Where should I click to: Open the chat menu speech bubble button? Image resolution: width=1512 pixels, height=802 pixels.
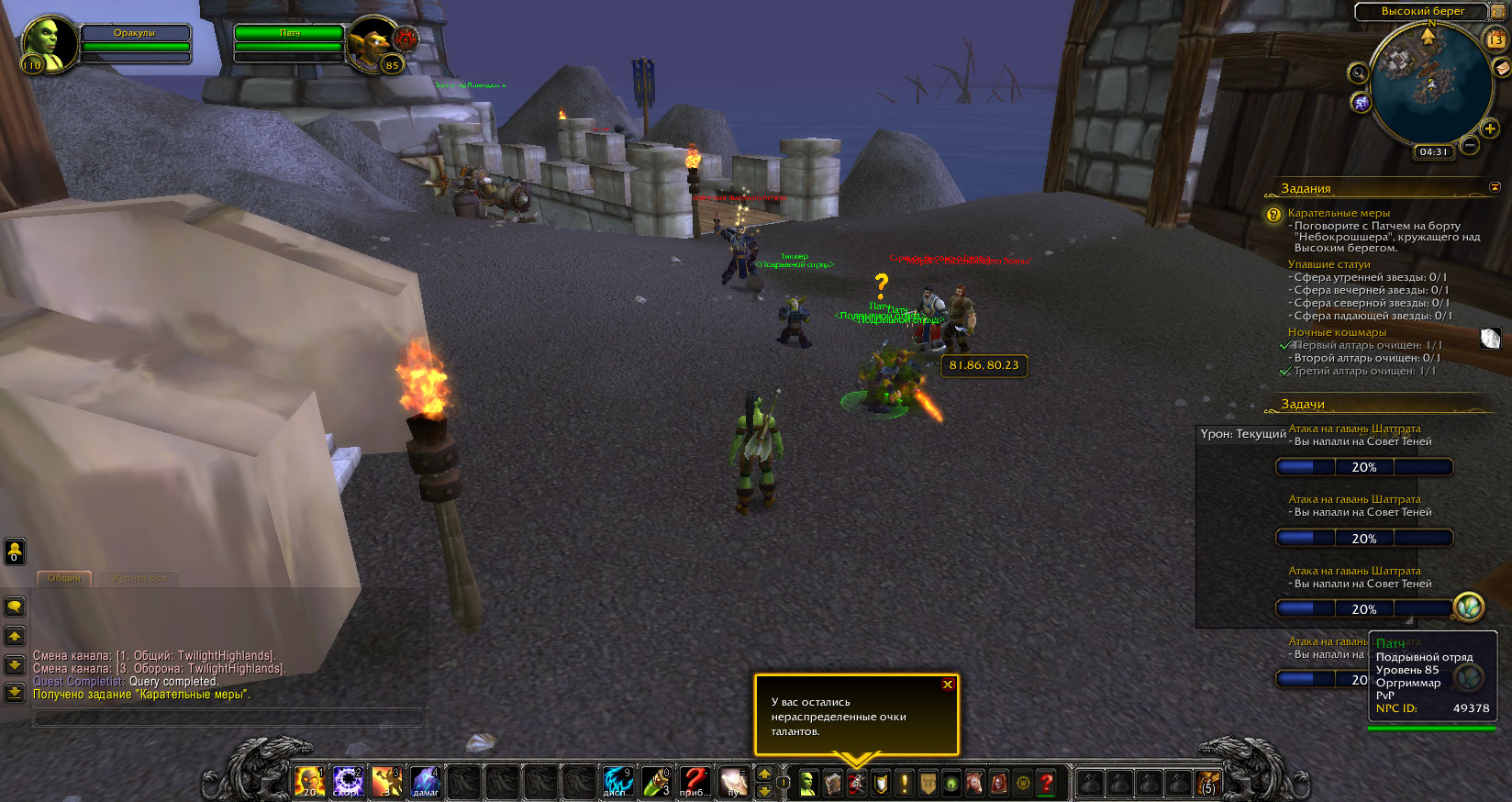point(15,607)
